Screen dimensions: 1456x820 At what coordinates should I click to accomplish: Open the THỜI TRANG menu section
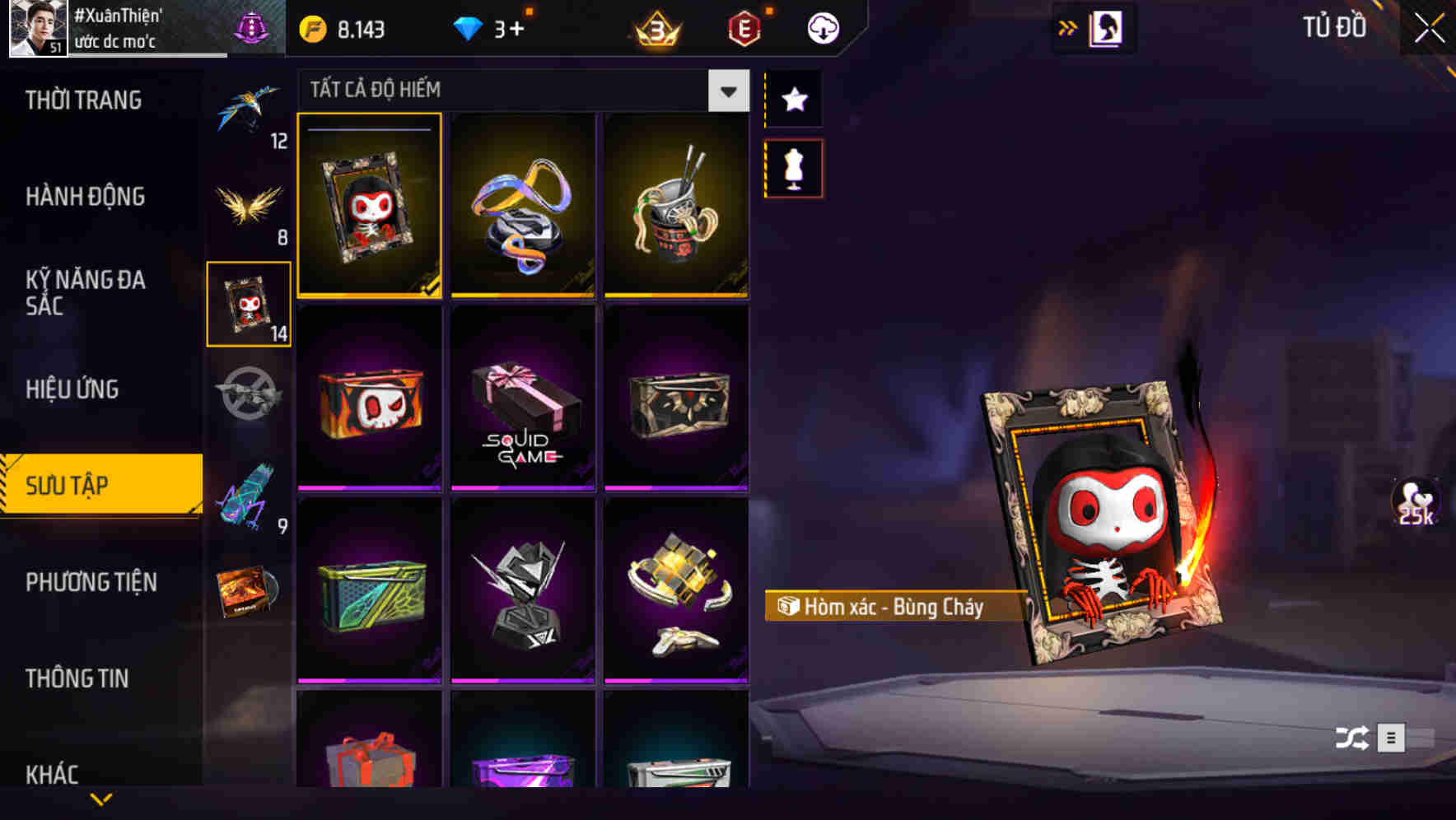pos(82,100)
